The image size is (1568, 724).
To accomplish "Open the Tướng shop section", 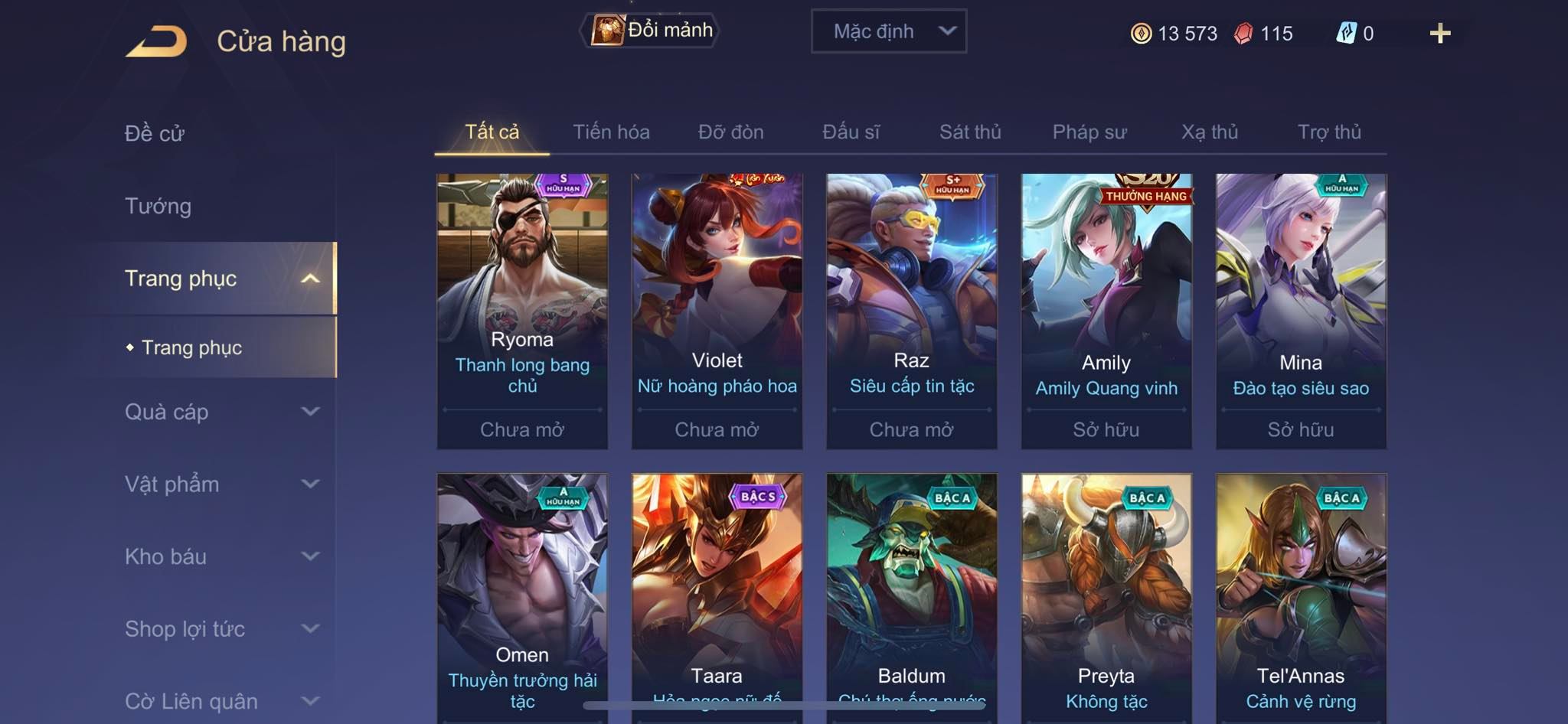I will [158, 206].
